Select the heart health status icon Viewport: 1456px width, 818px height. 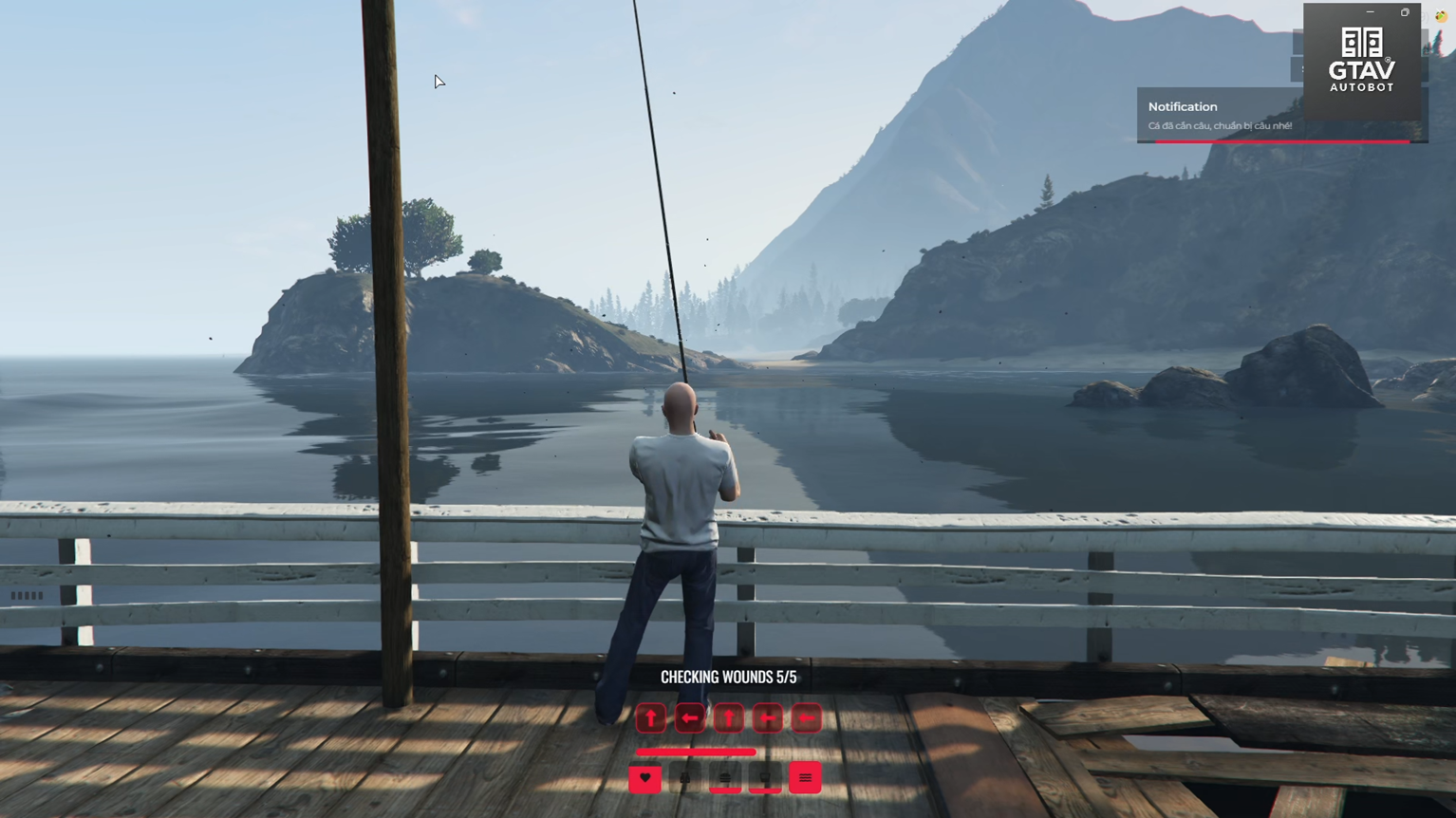point(645,778)
